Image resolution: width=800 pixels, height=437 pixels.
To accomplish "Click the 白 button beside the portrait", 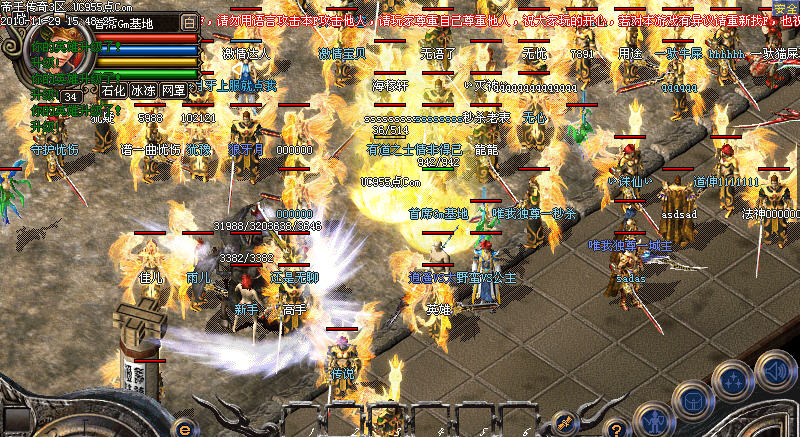I will [190, 20].
